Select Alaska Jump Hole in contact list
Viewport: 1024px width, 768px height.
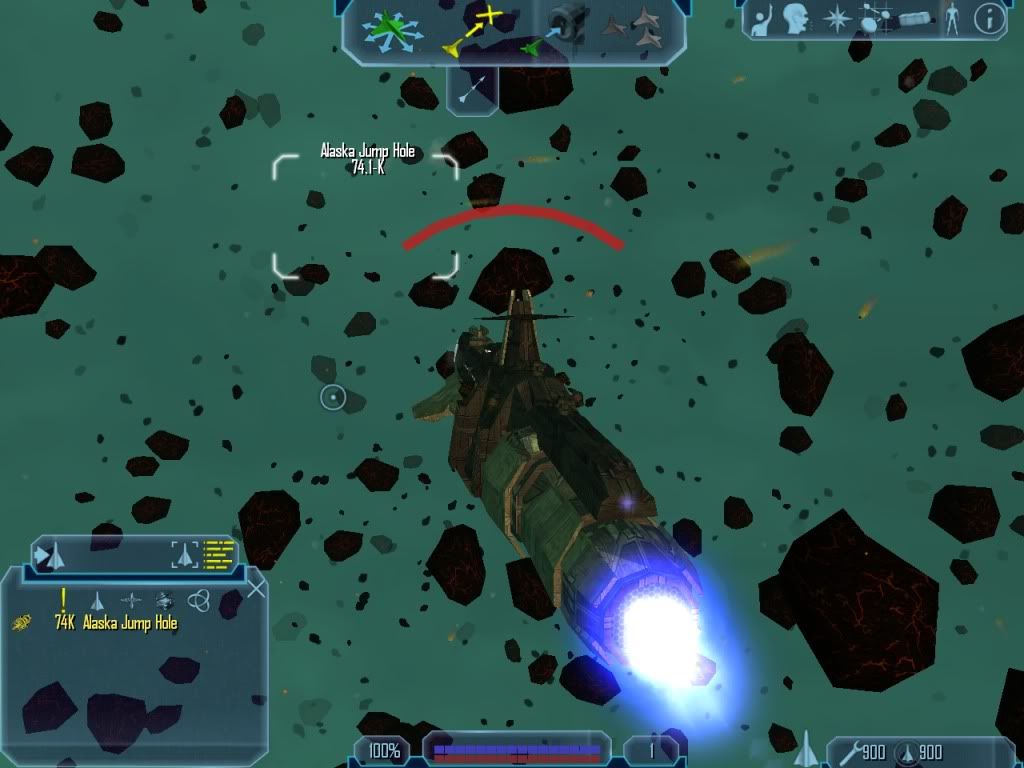point(130,623)
